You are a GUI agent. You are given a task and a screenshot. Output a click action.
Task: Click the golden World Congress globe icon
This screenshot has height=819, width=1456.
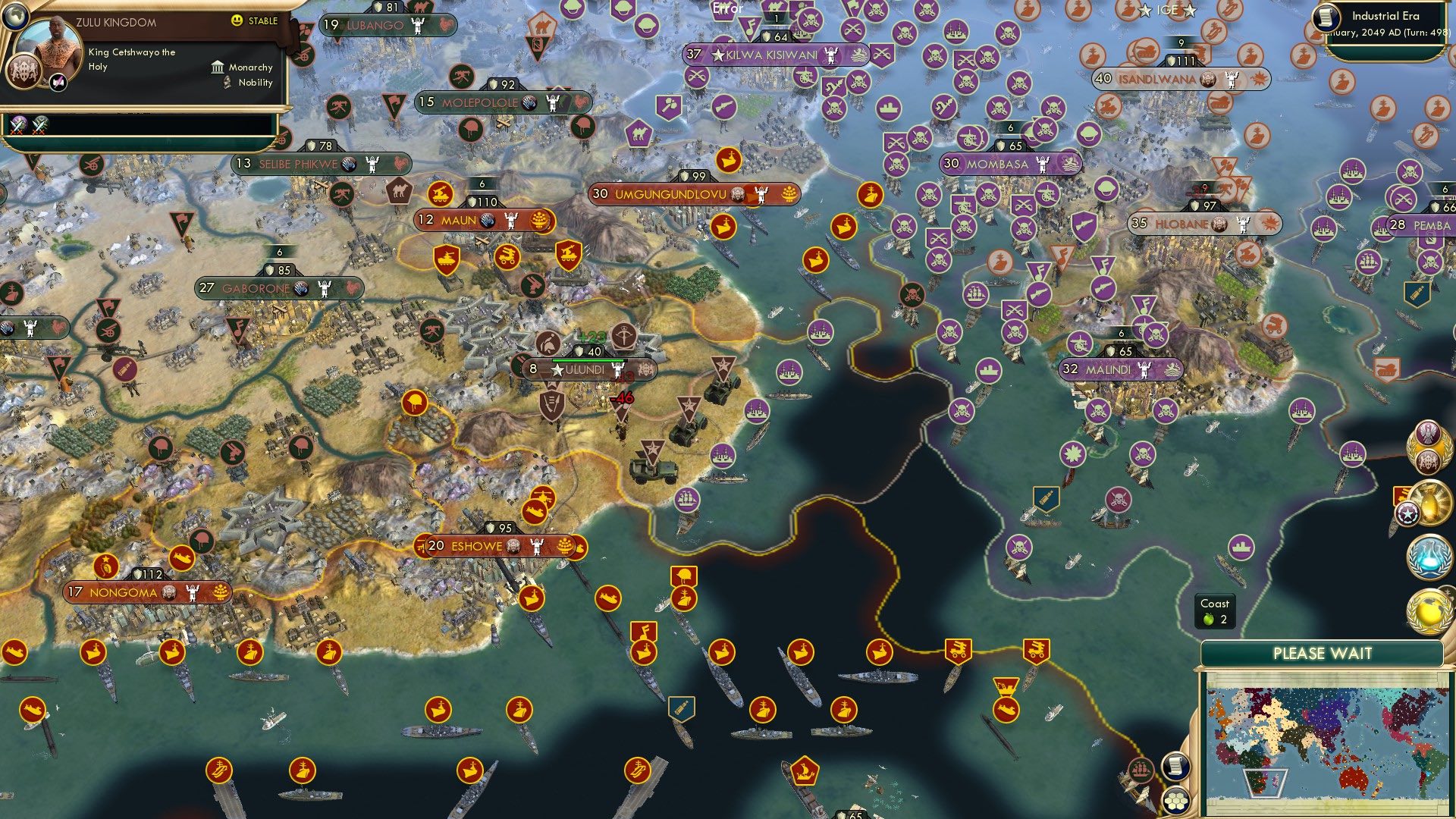[x=1429, y=610]
